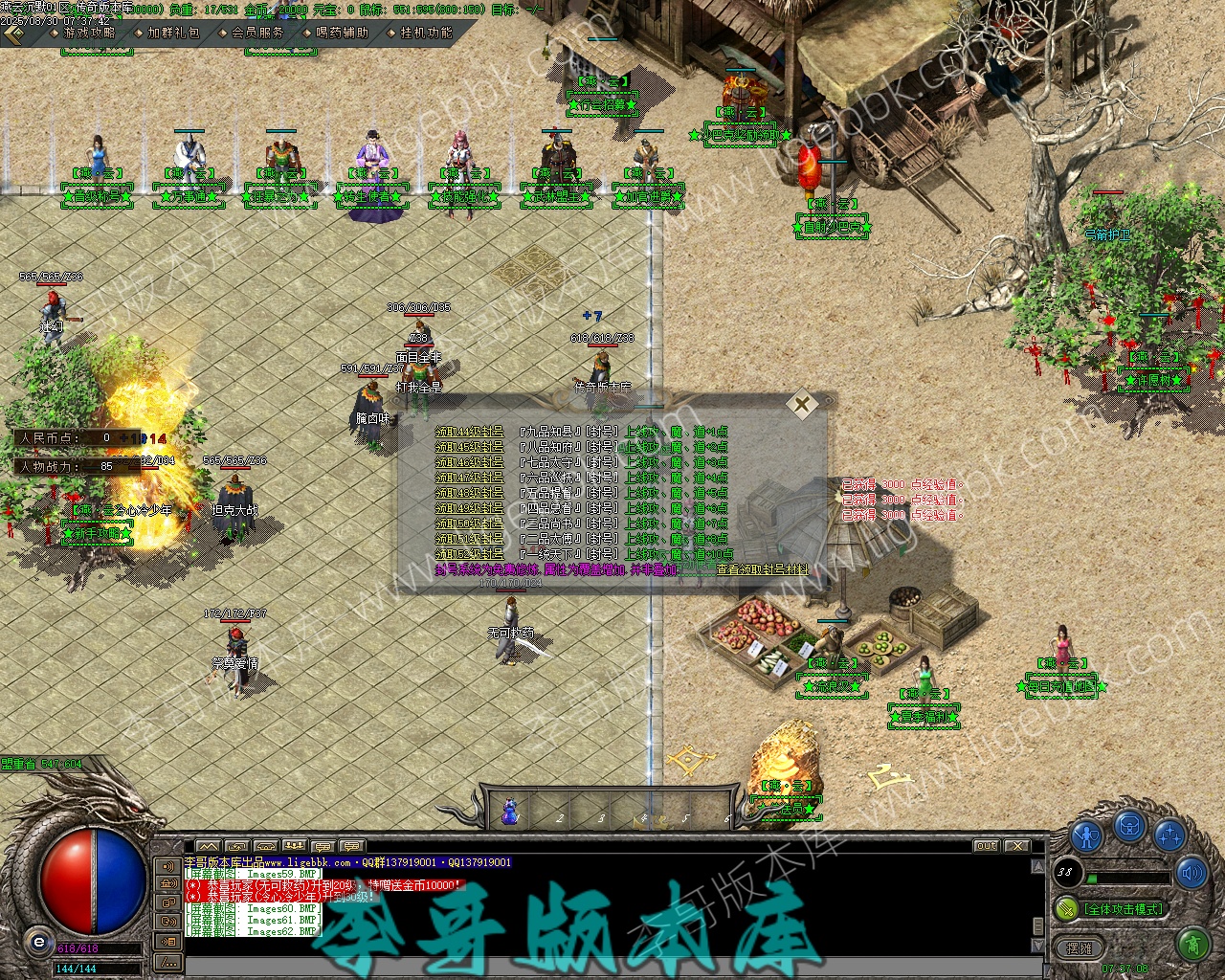This screenshot has height=980, width=1225.
Task: Claim the level 52 title link
Action: pos(469,554)
